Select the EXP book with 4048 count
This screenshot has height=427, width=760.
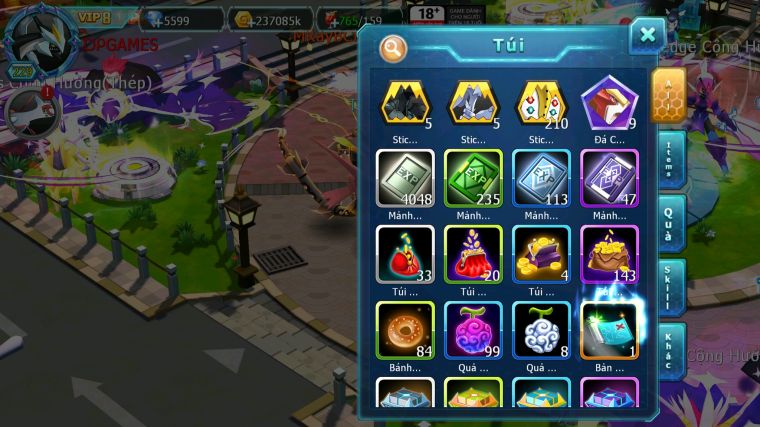pos(405,179)
